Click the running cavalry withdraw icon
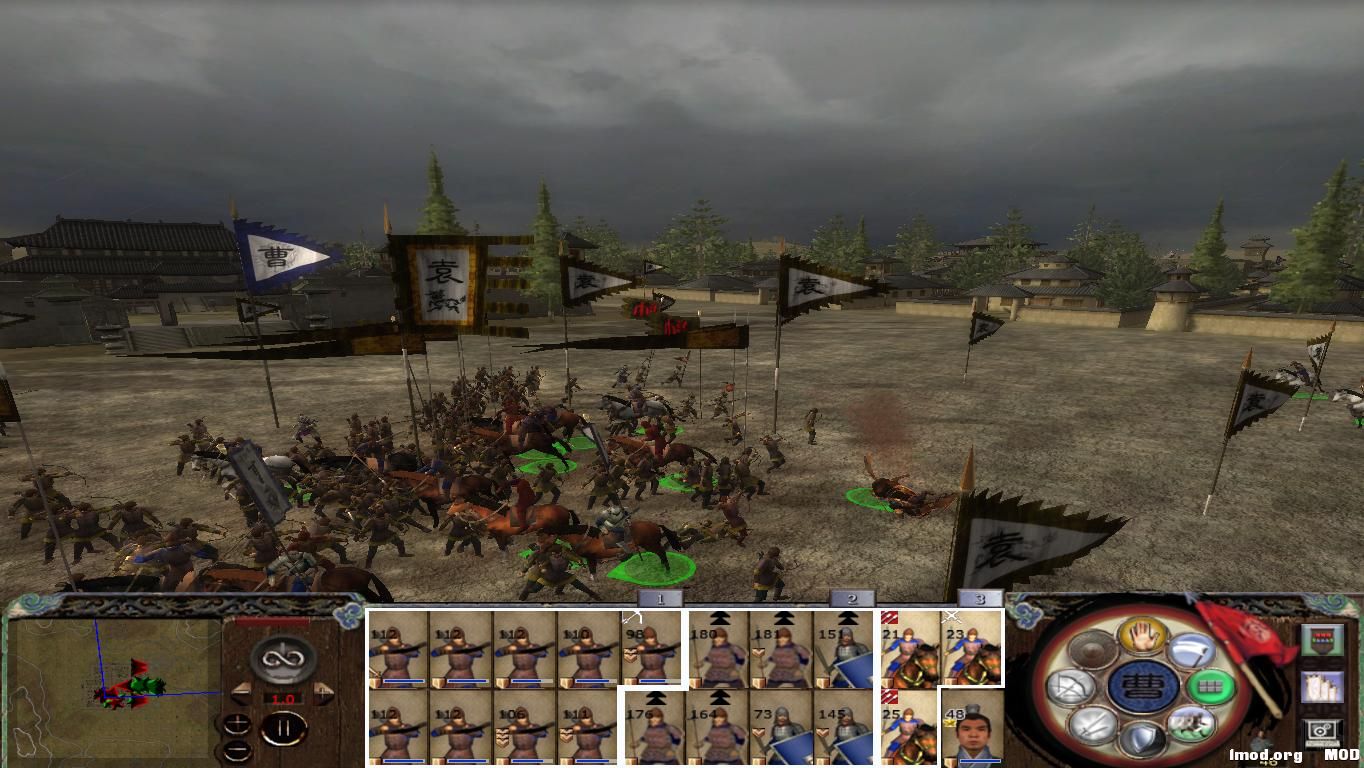 point(1193,724)
